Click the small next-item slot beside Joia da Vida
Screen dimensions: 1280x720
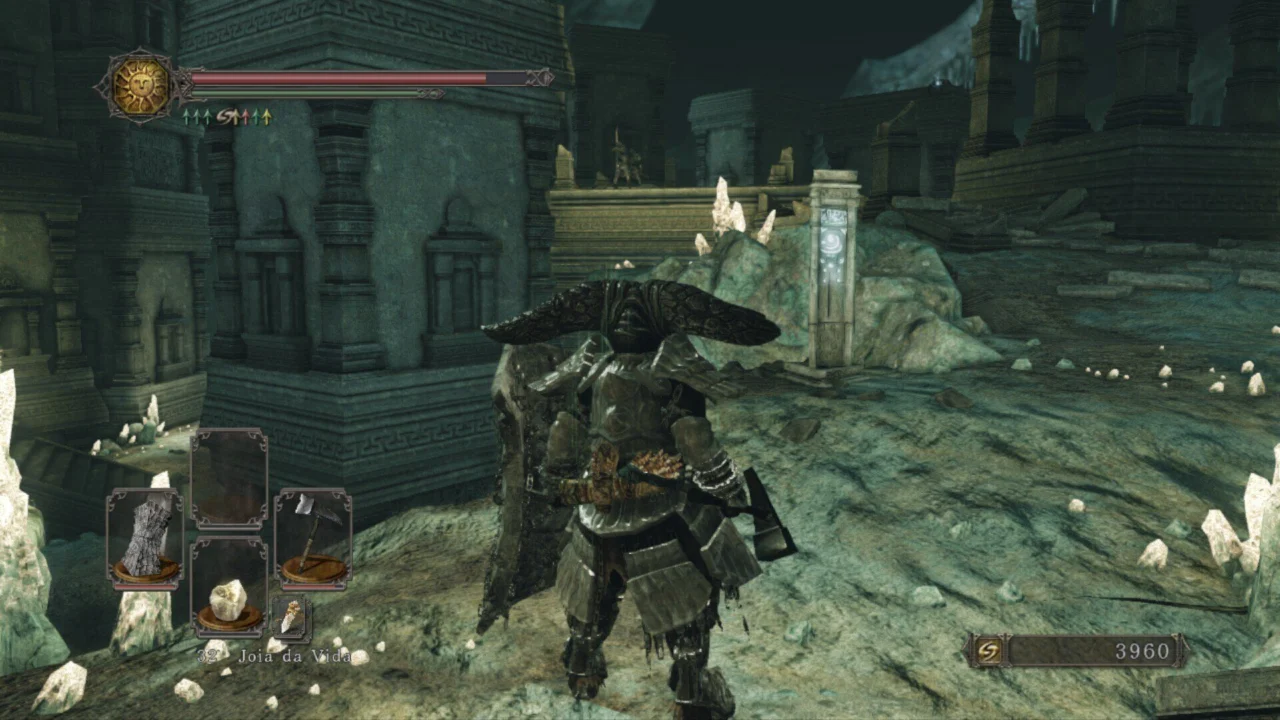point(291,618)
